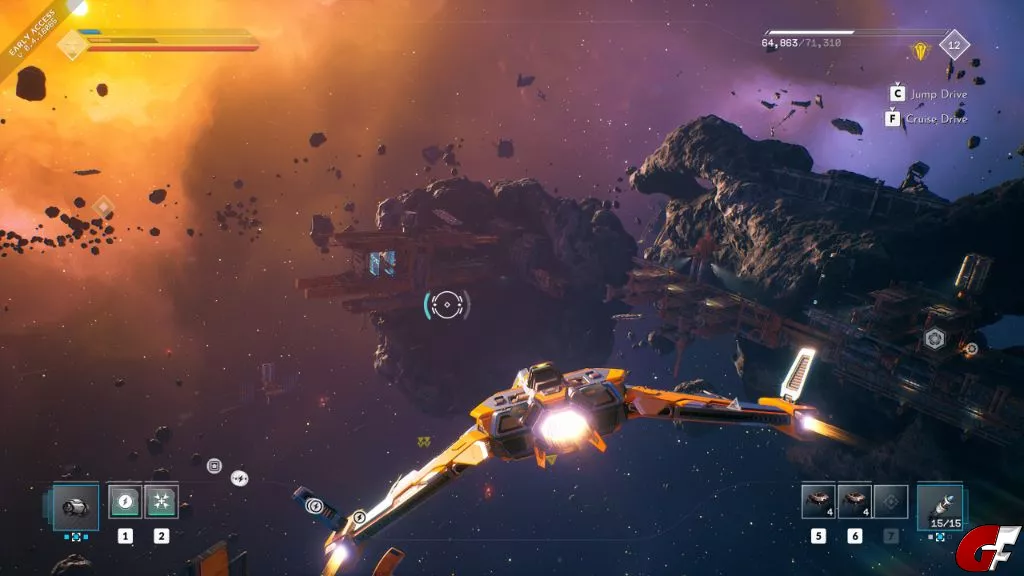Image resolution: width=1024 pixels, height=576 pixels.
Task: Select the primary weapon slot
Action: tap(75, 502)
